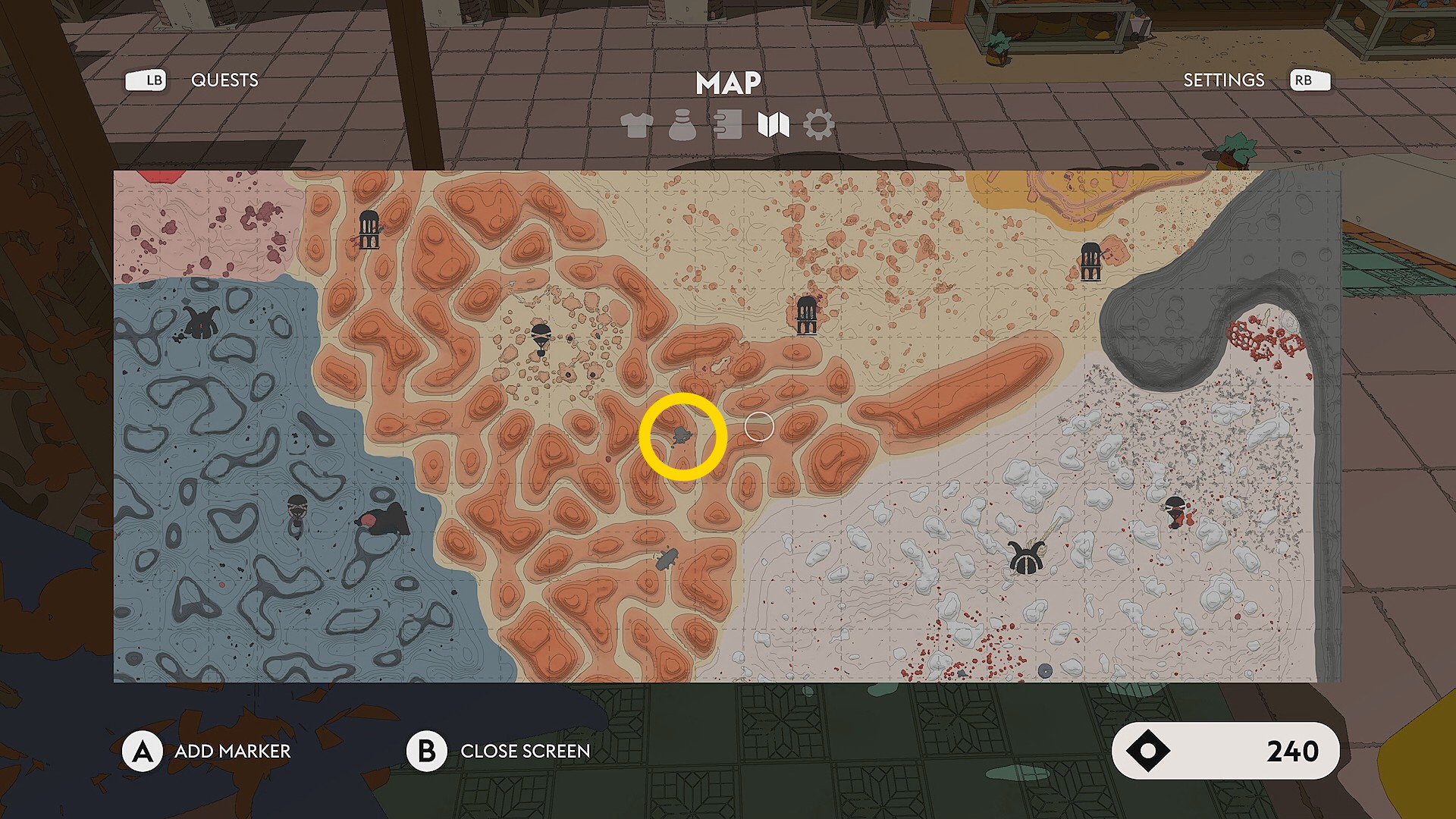
Task: Select the balloon marker in the blue region
Action: [x=297, y=510]
